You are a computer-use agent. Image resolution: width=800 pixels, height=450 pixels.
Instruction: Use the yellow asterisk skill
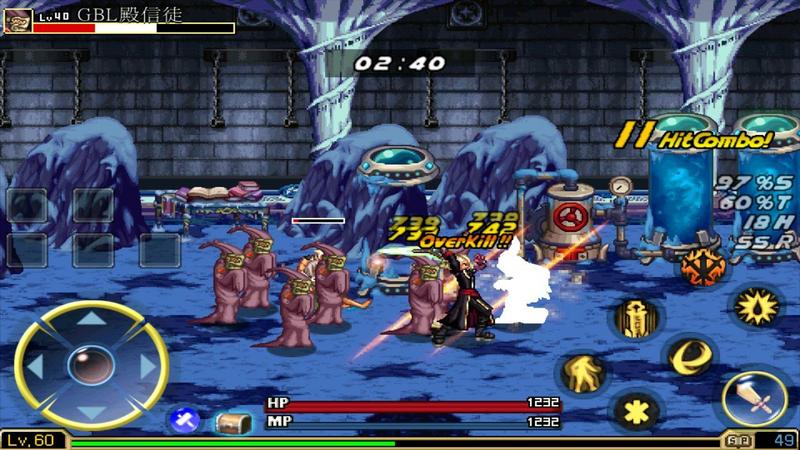coord(634,409)
